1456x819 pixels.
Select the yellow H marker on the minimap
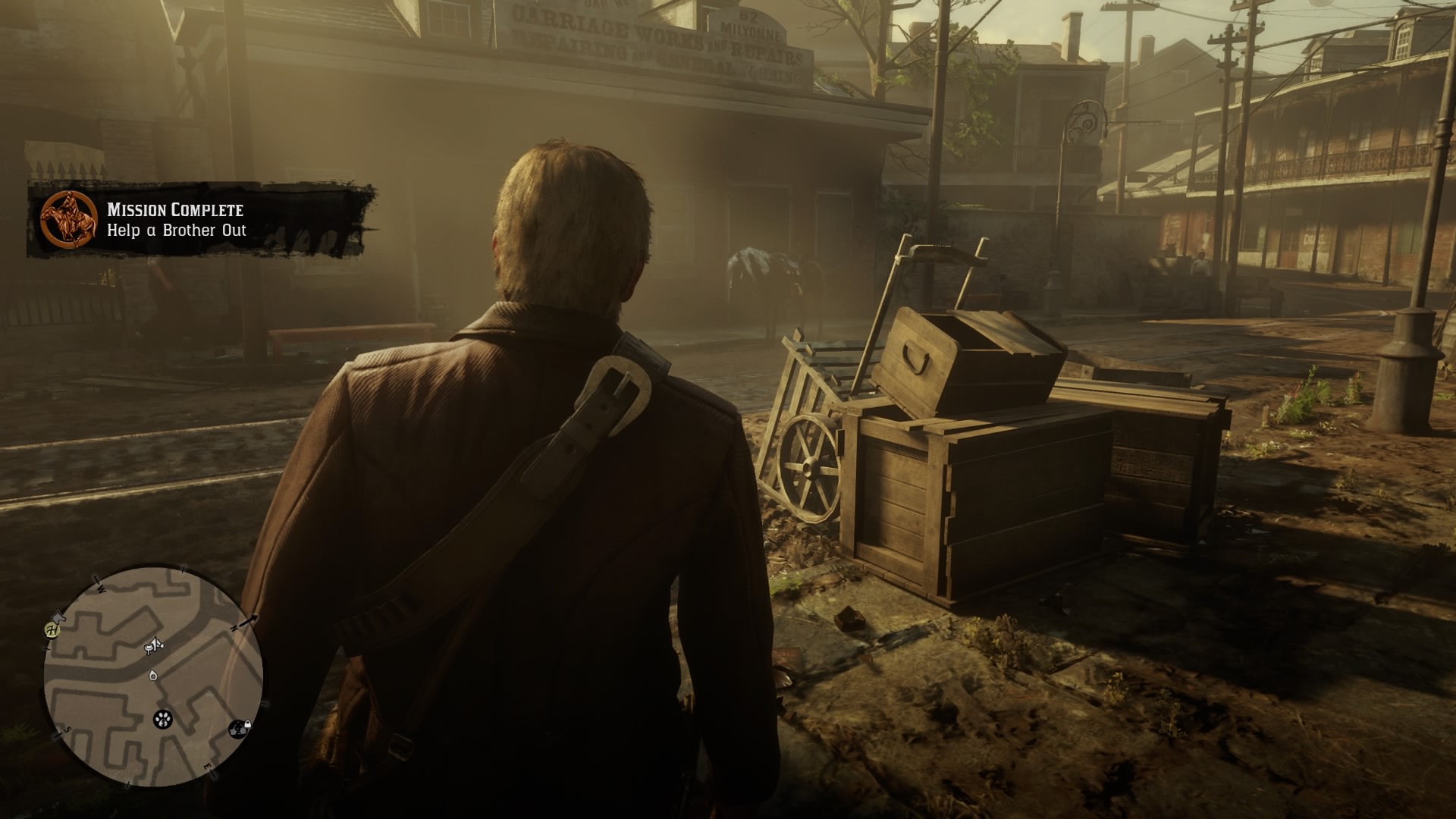pyautogui.click(x=52, y=629)
